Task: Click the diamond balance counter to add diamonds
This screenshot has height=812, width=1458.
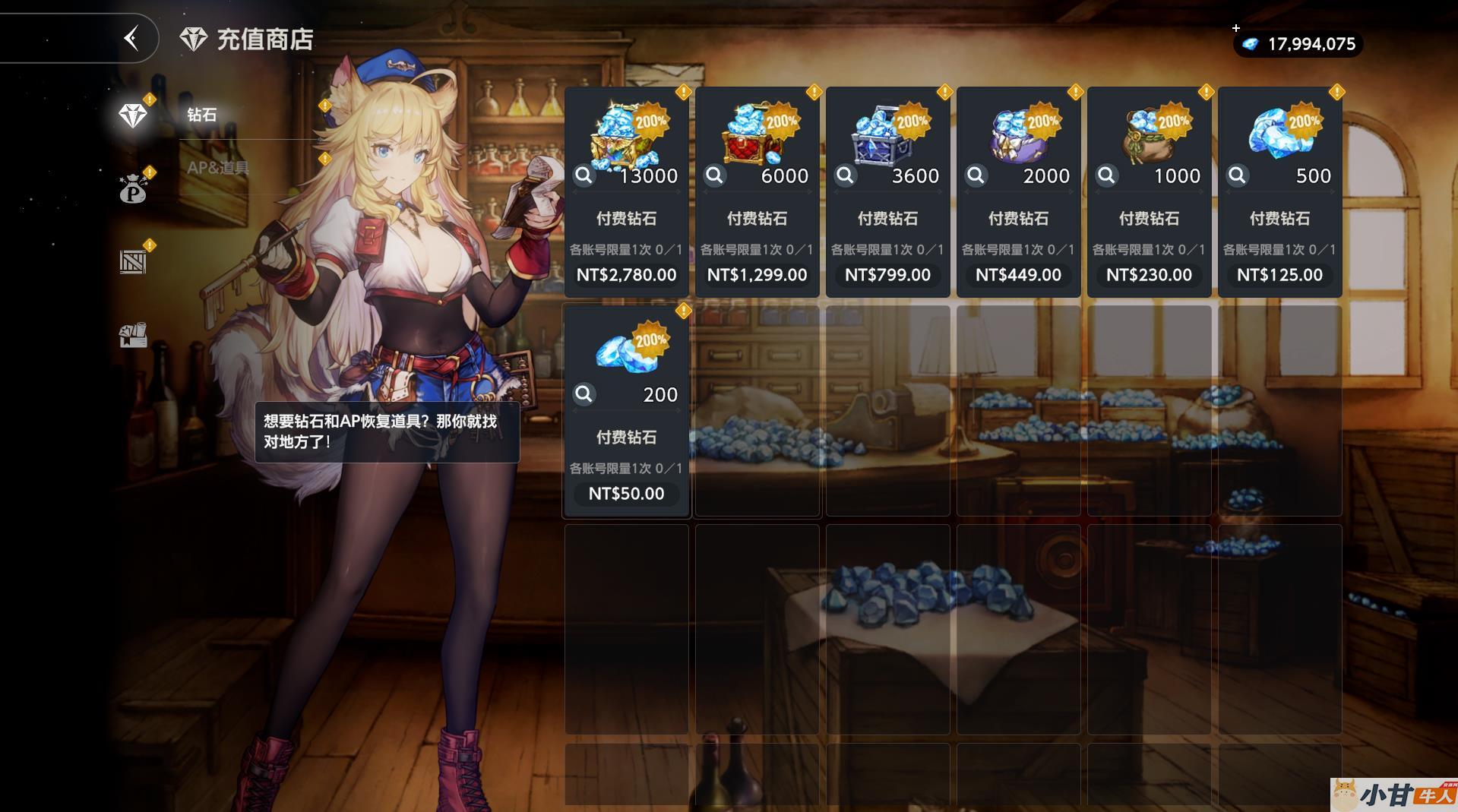Action: tap(1298, 44)
